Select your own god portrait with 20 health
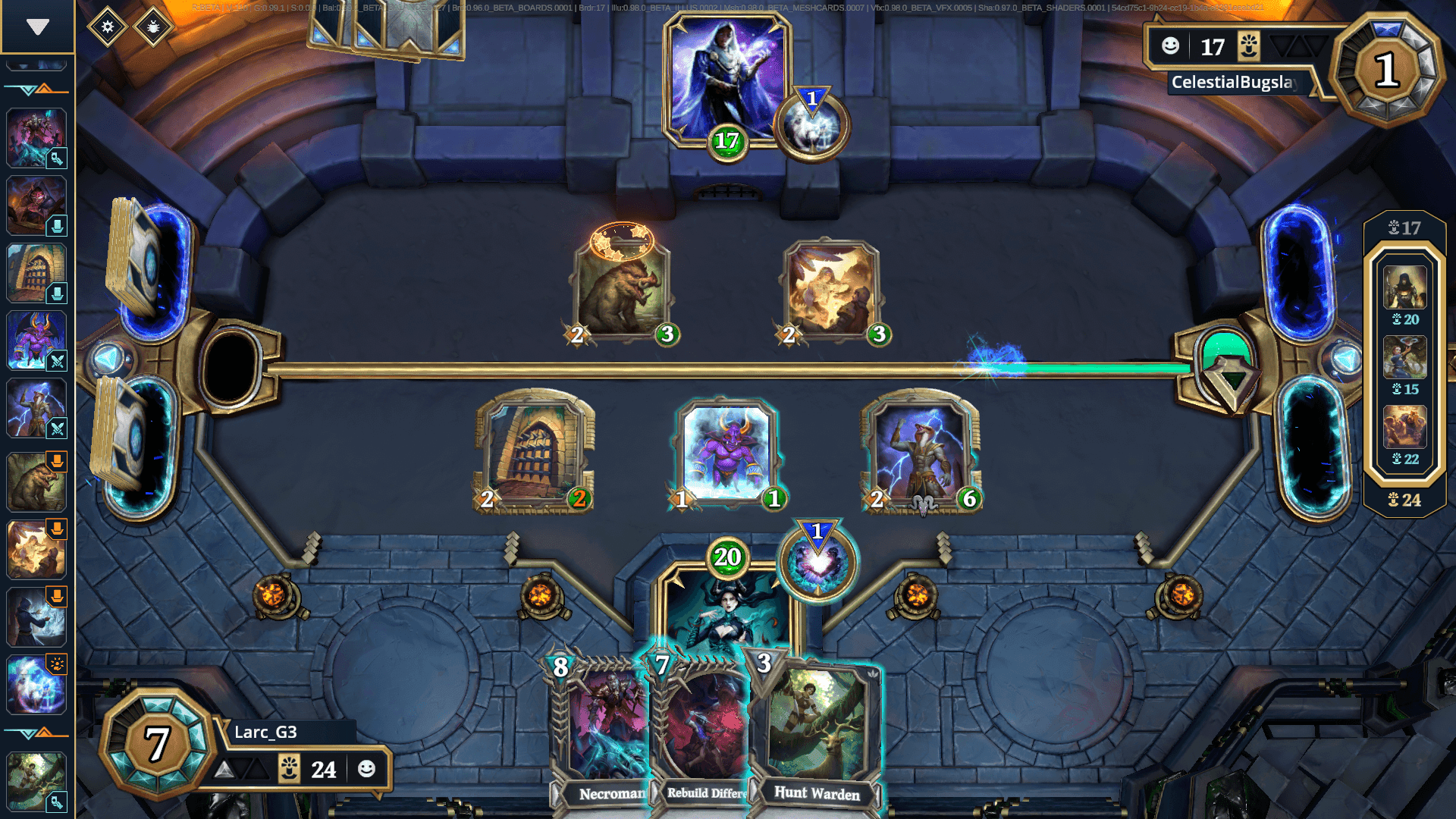Screen dimensions: 1456x819 click(x=726, y=607)
